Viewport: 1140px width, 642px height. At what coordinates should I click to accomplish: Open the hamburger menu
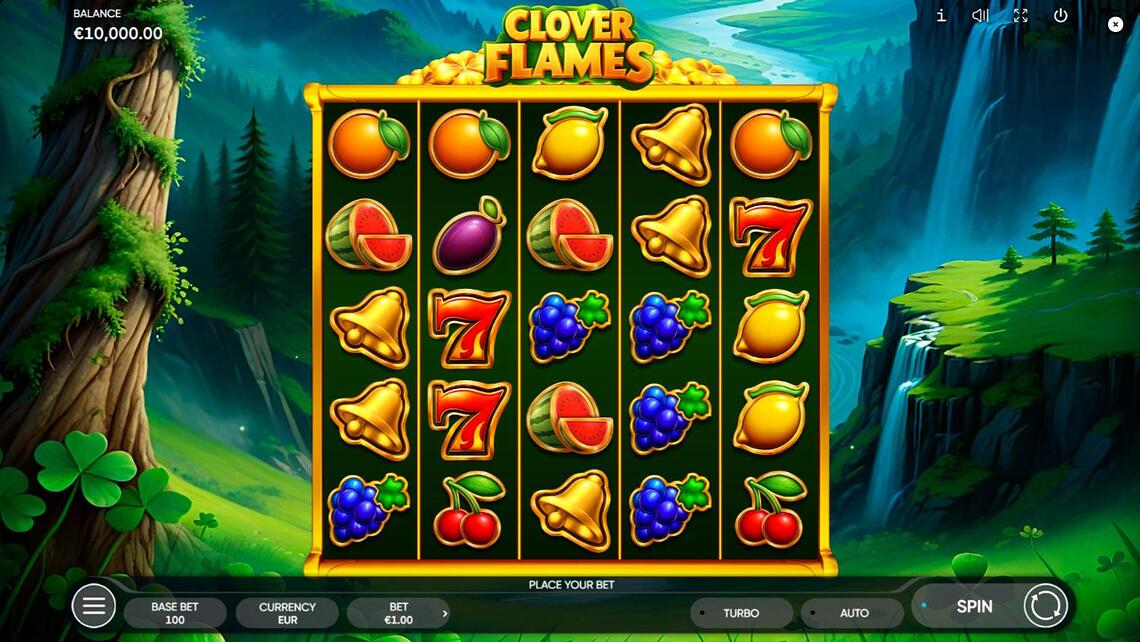(x=94, y=606)
